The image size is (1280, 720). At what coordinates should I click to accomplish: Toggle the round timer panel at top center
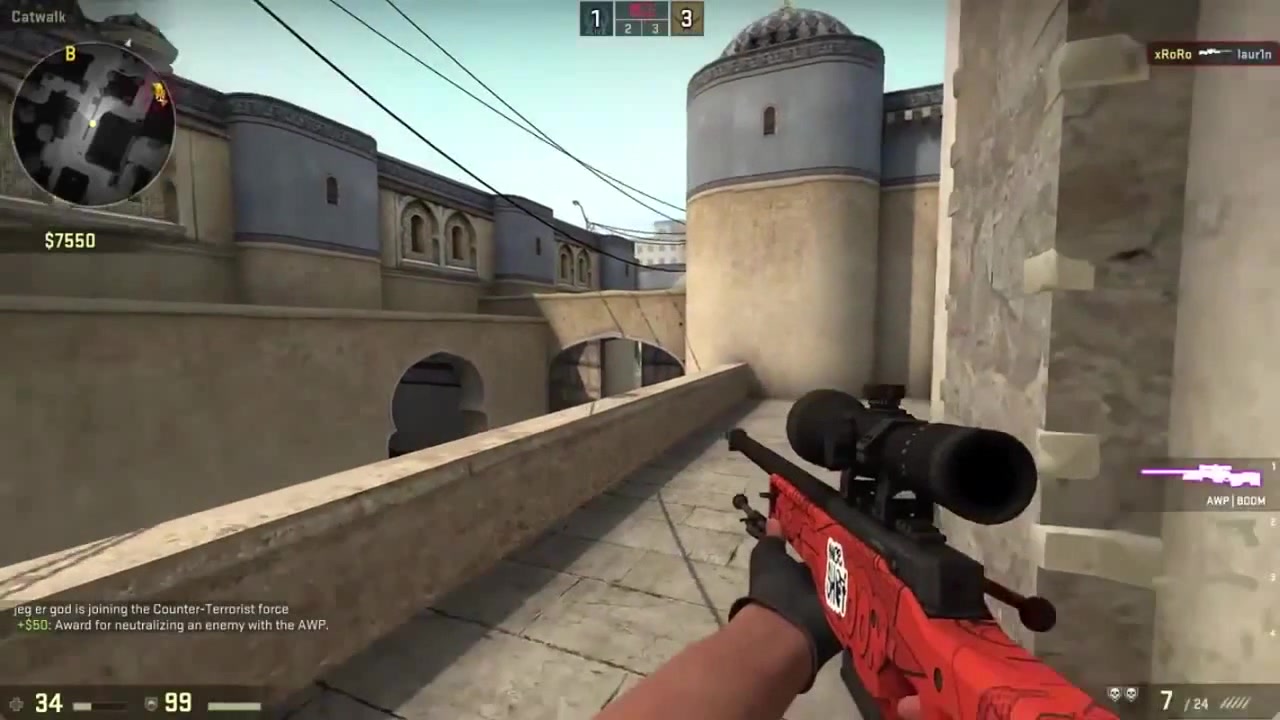(640, 12)
